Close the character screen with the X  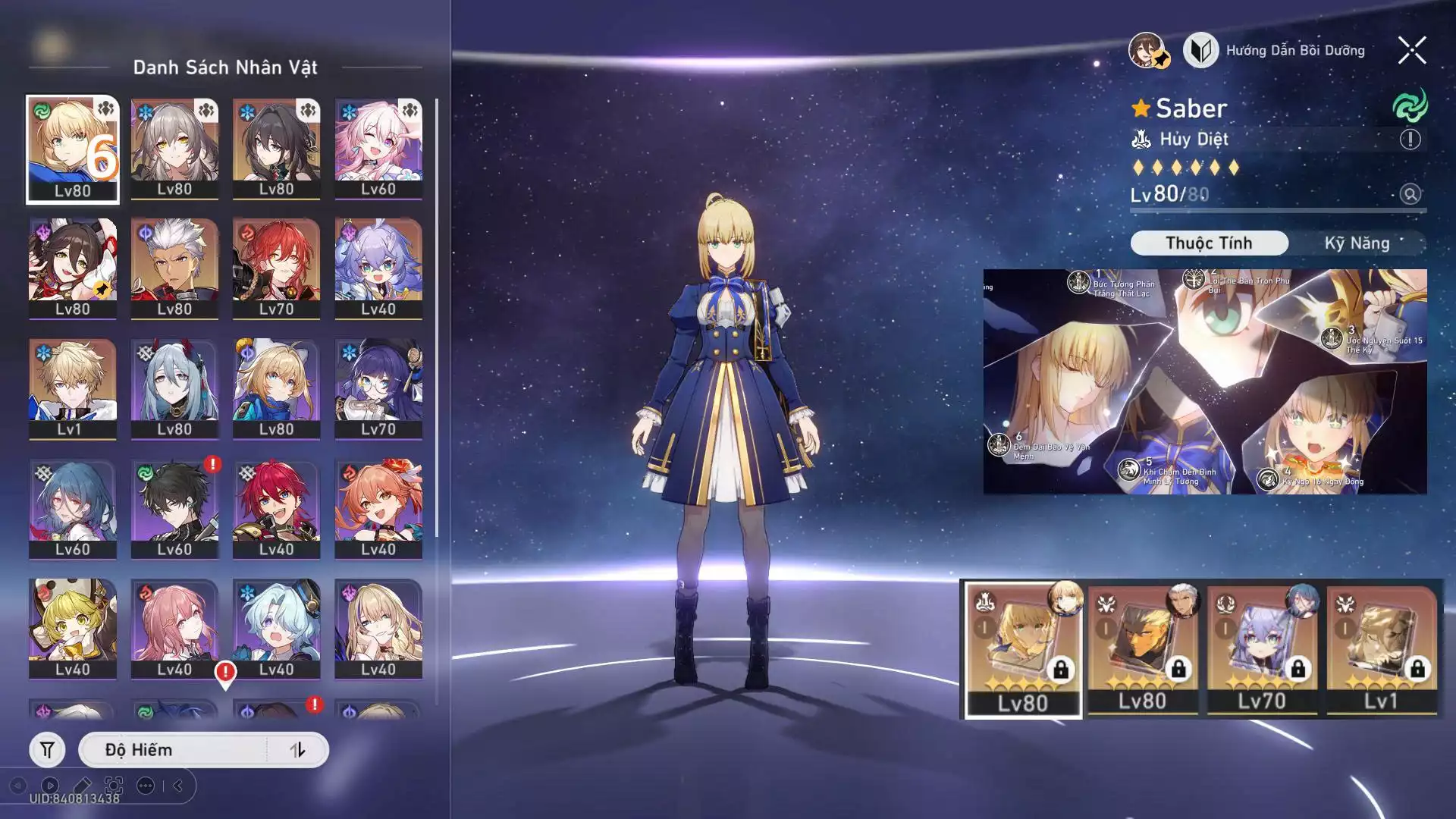1411,51
